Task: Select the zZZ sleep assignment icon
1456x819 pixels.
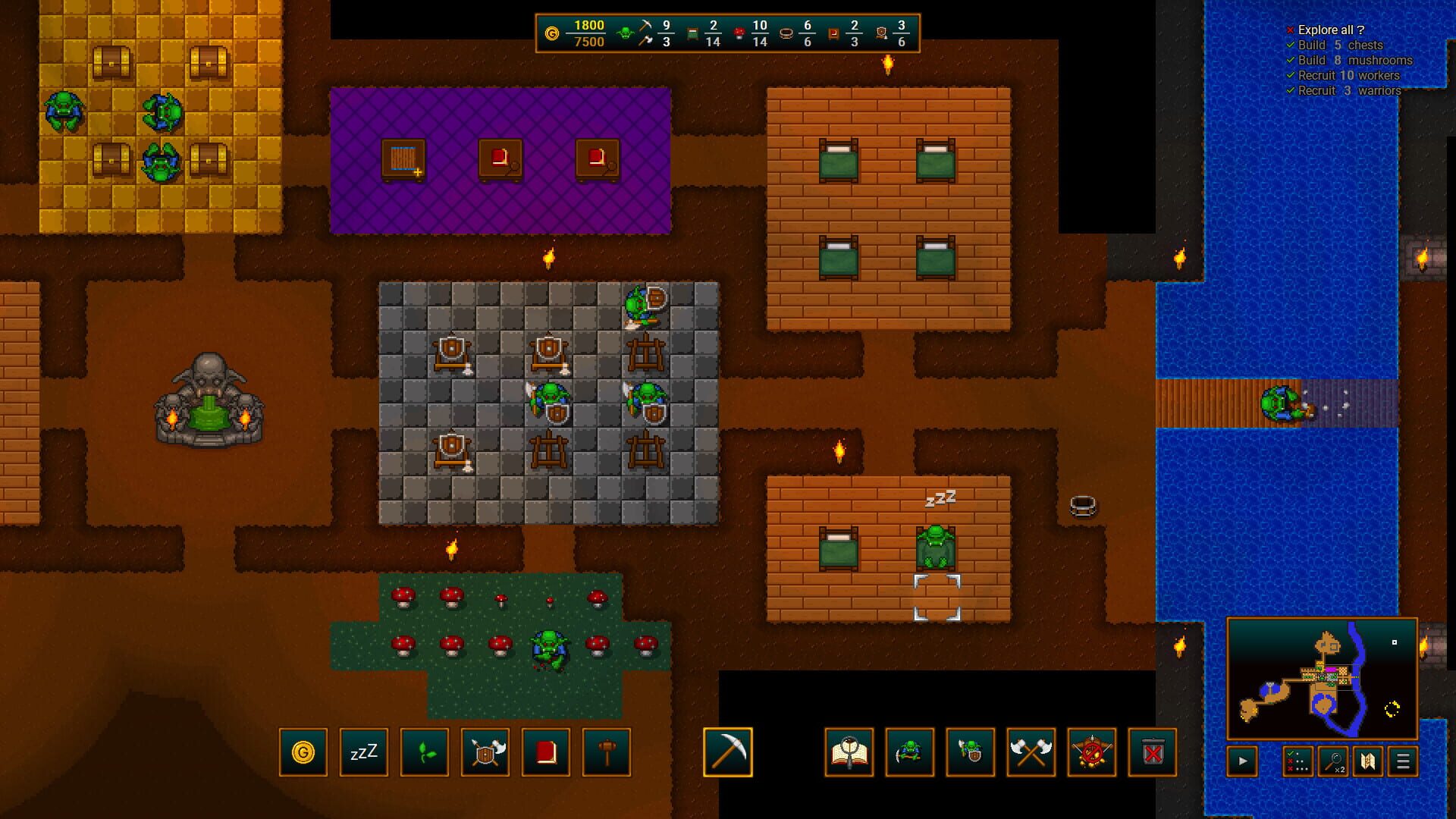Action: click(364, 753)
